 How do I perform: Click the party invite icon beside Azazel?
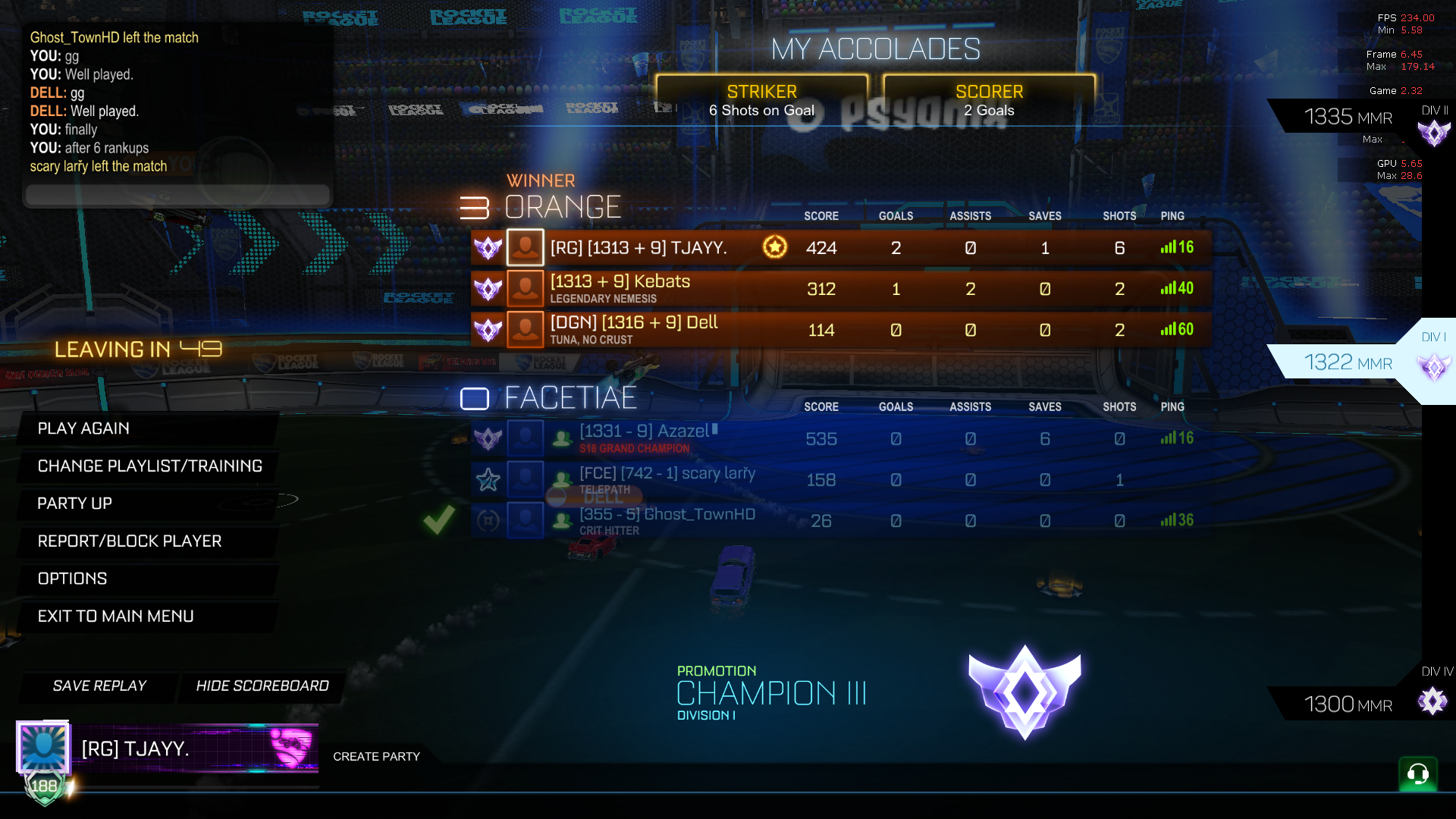561,438
